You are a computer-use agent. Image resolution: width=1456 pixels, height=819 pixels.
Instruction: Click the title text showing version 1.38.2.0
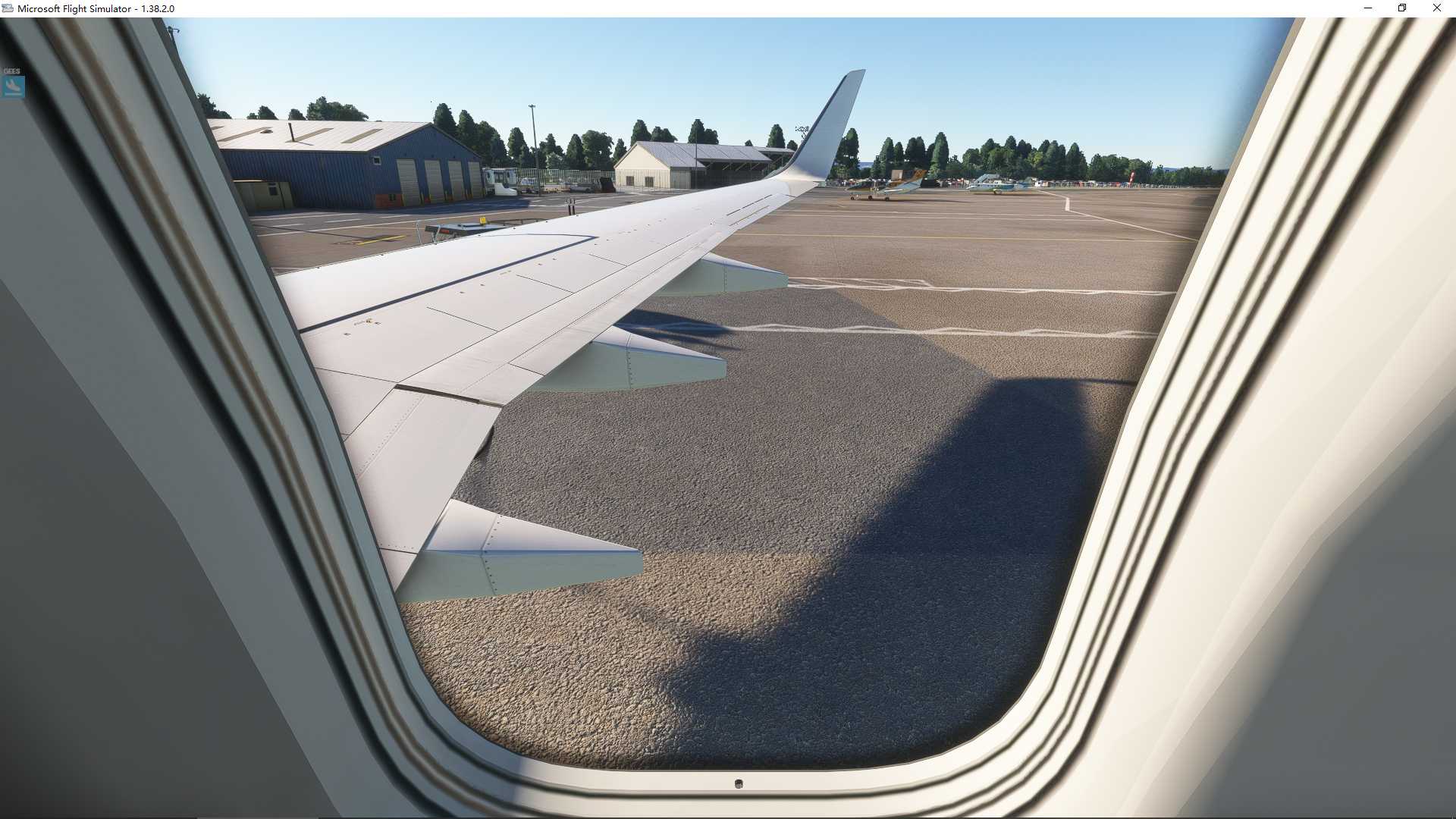[96, 8]
